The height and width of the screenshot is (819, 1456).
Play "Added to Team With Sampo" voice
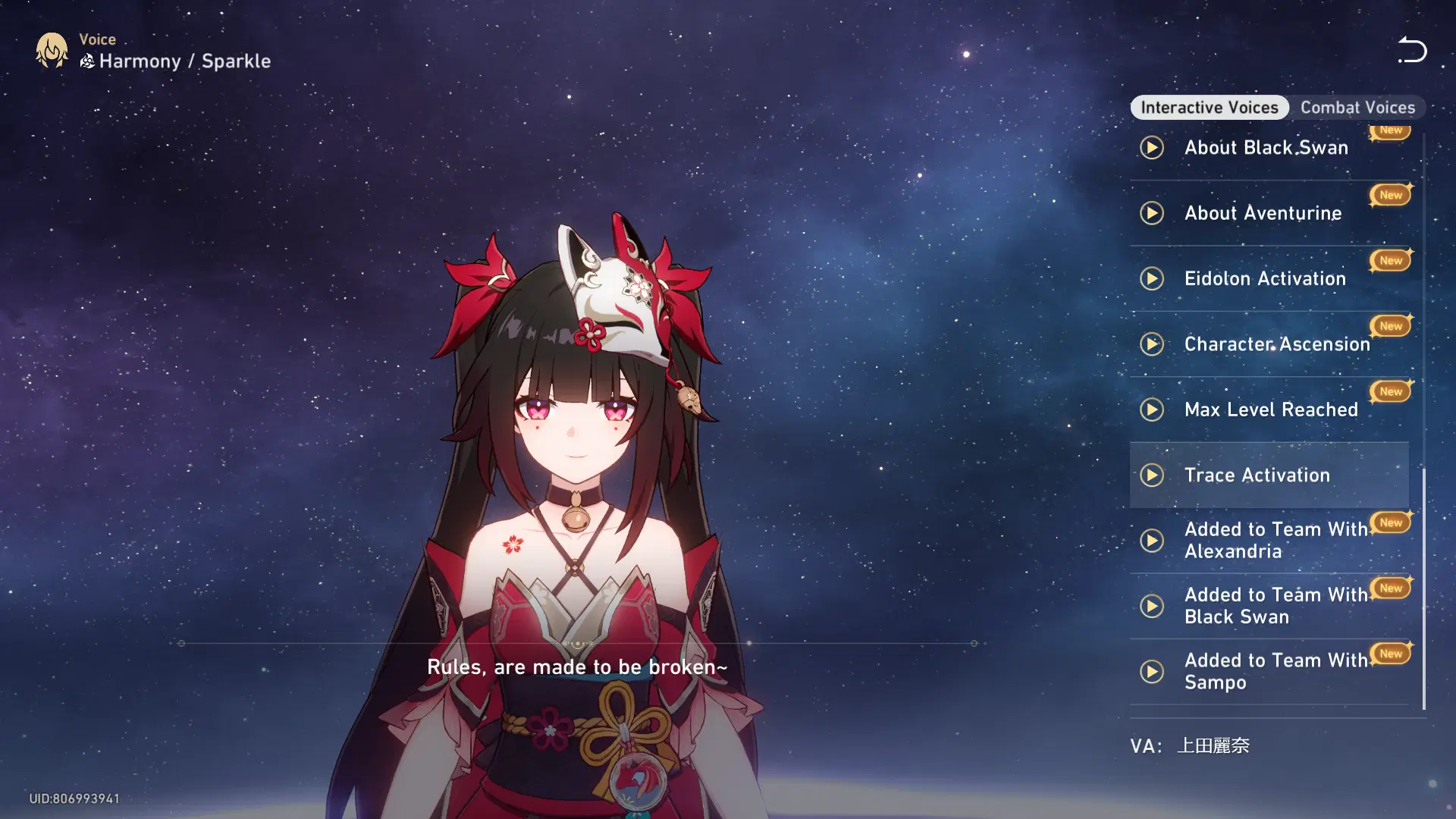(1152, 671)
